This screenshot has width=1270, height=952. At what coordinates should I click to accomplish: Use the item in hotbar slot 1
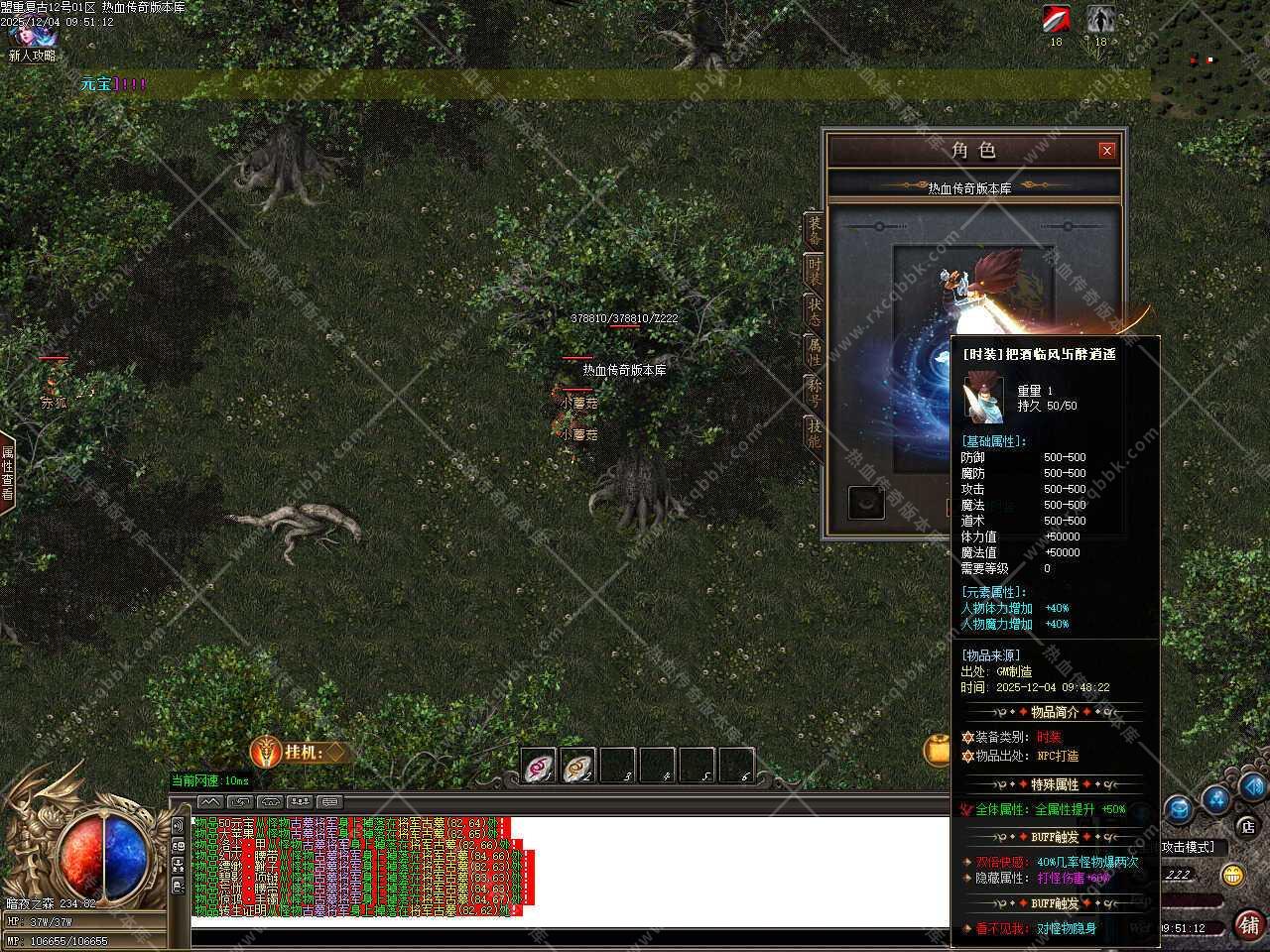(x=539, y=766)
